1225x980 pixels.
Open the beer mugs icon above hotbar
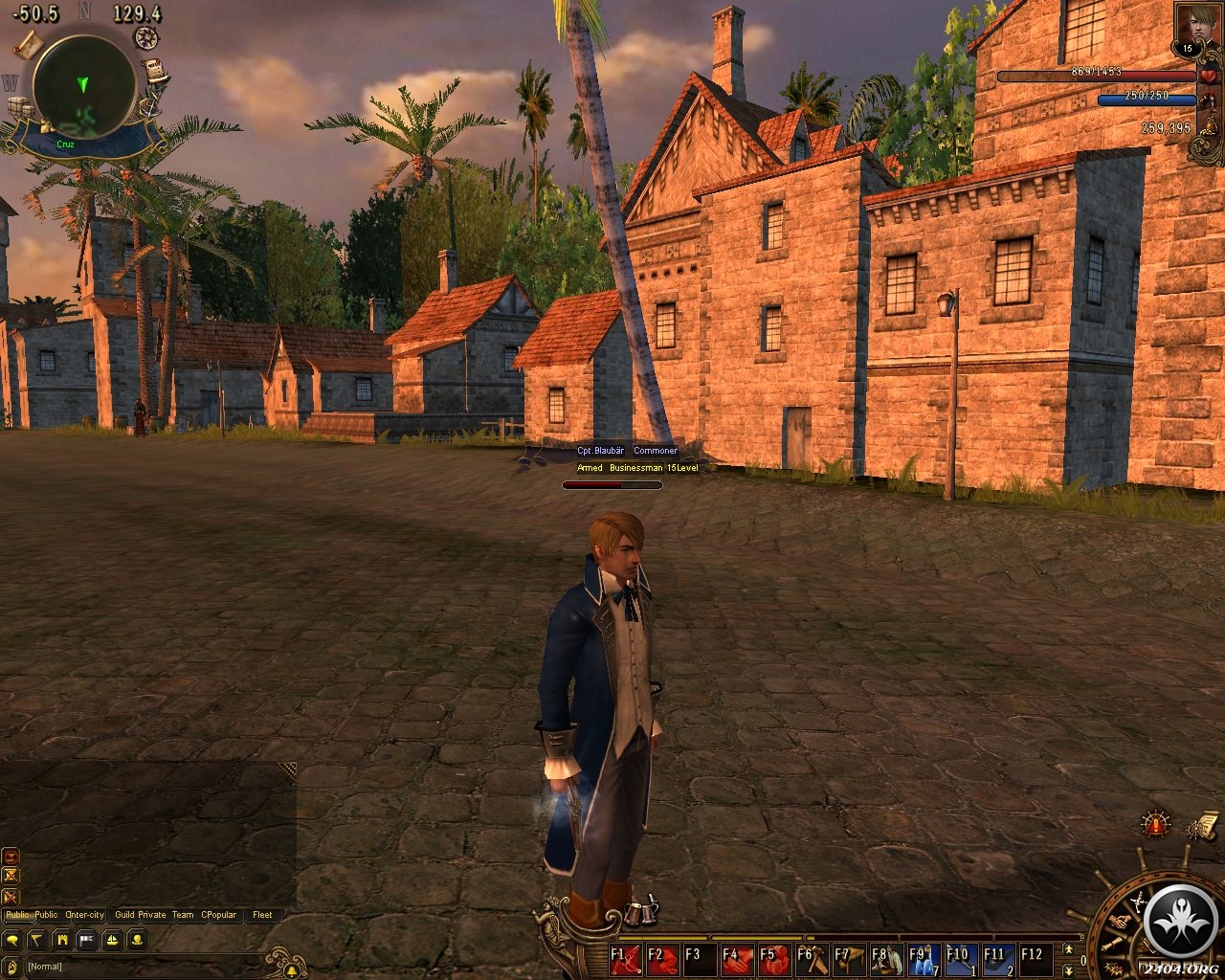[x=638, y=913]
